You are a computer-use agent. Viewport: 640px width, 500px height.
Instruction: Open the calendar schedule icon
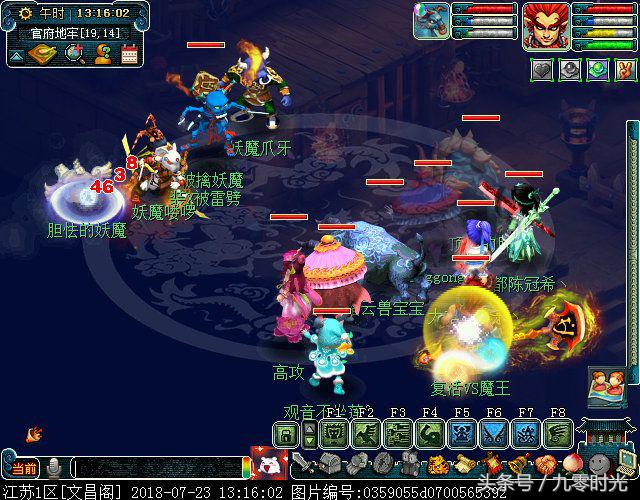point(129,54)
